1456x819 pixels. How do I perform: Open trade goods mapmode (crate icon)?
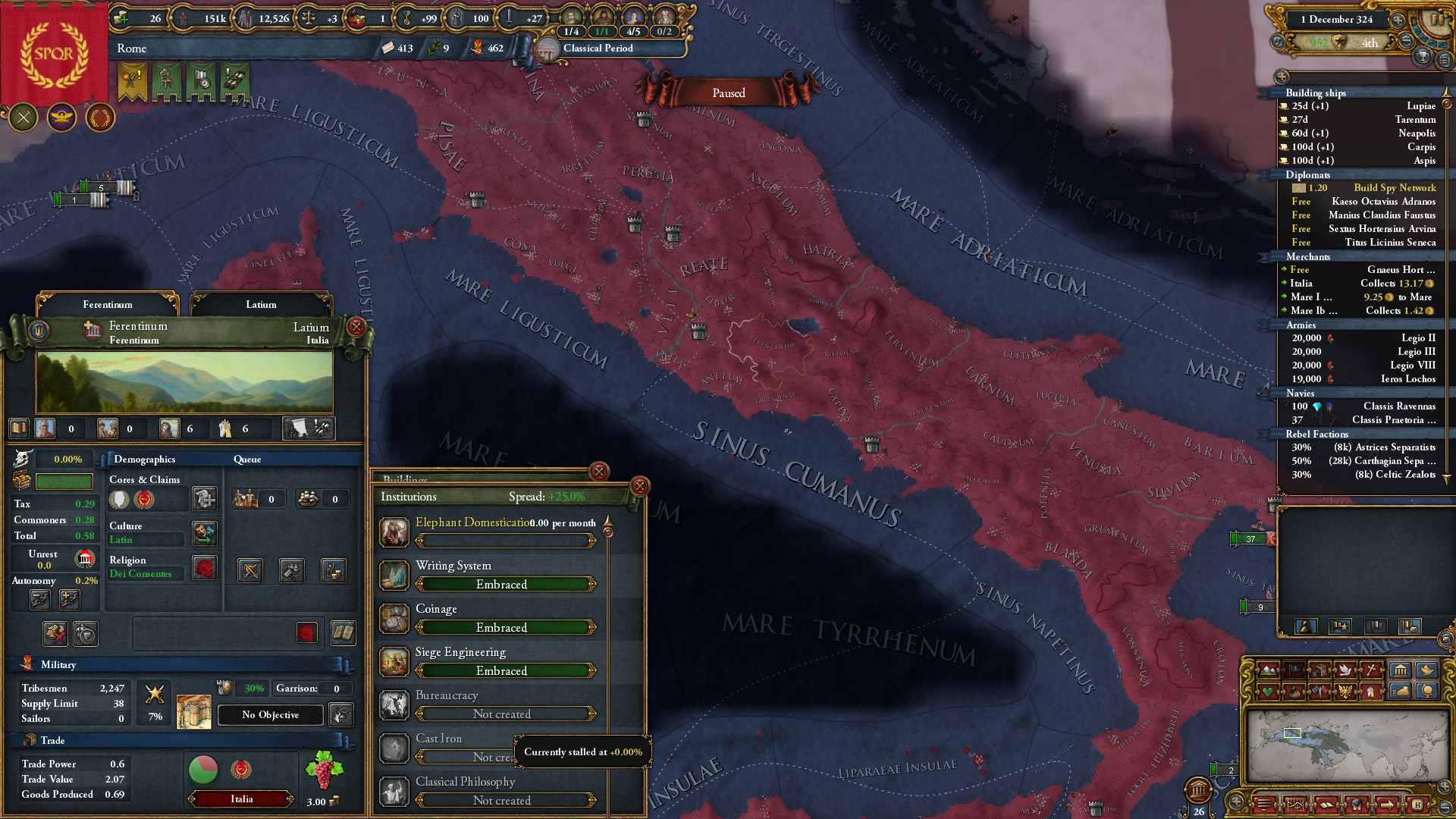tap(1321, 670)
